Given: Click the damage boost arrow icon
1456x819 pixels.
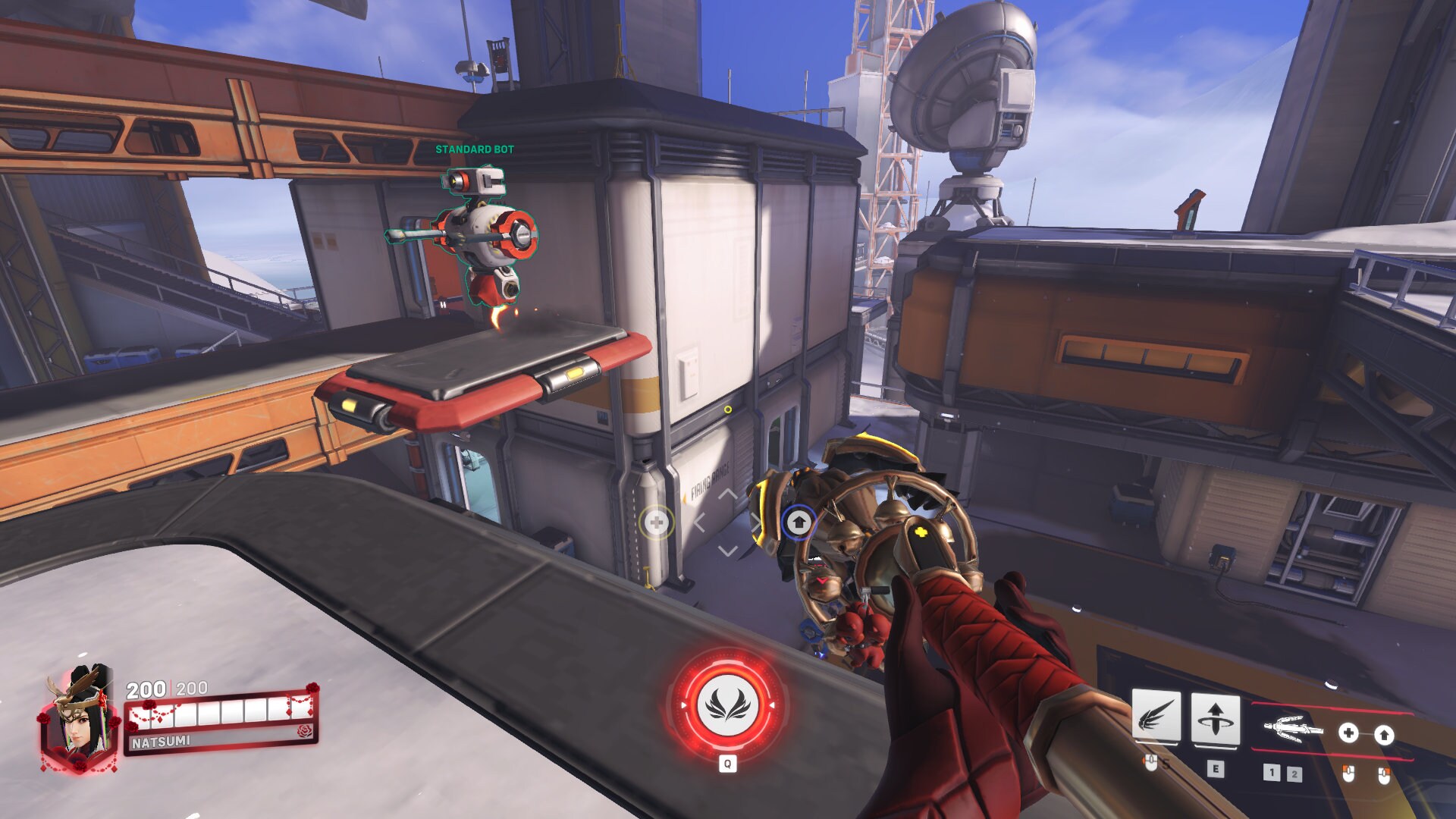Looking at the screenshot, I should click(x=1385, y=733).
